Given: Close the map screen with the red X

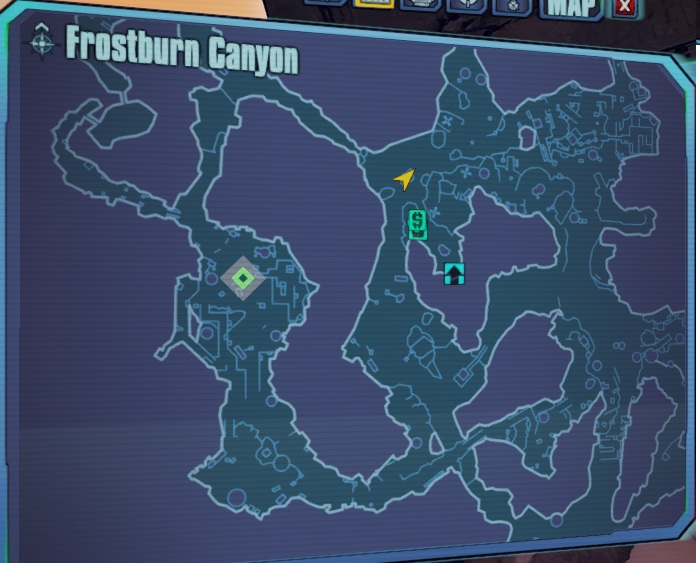Looking at the screenshot, I should pyautogui.click(x=624, y=7).
